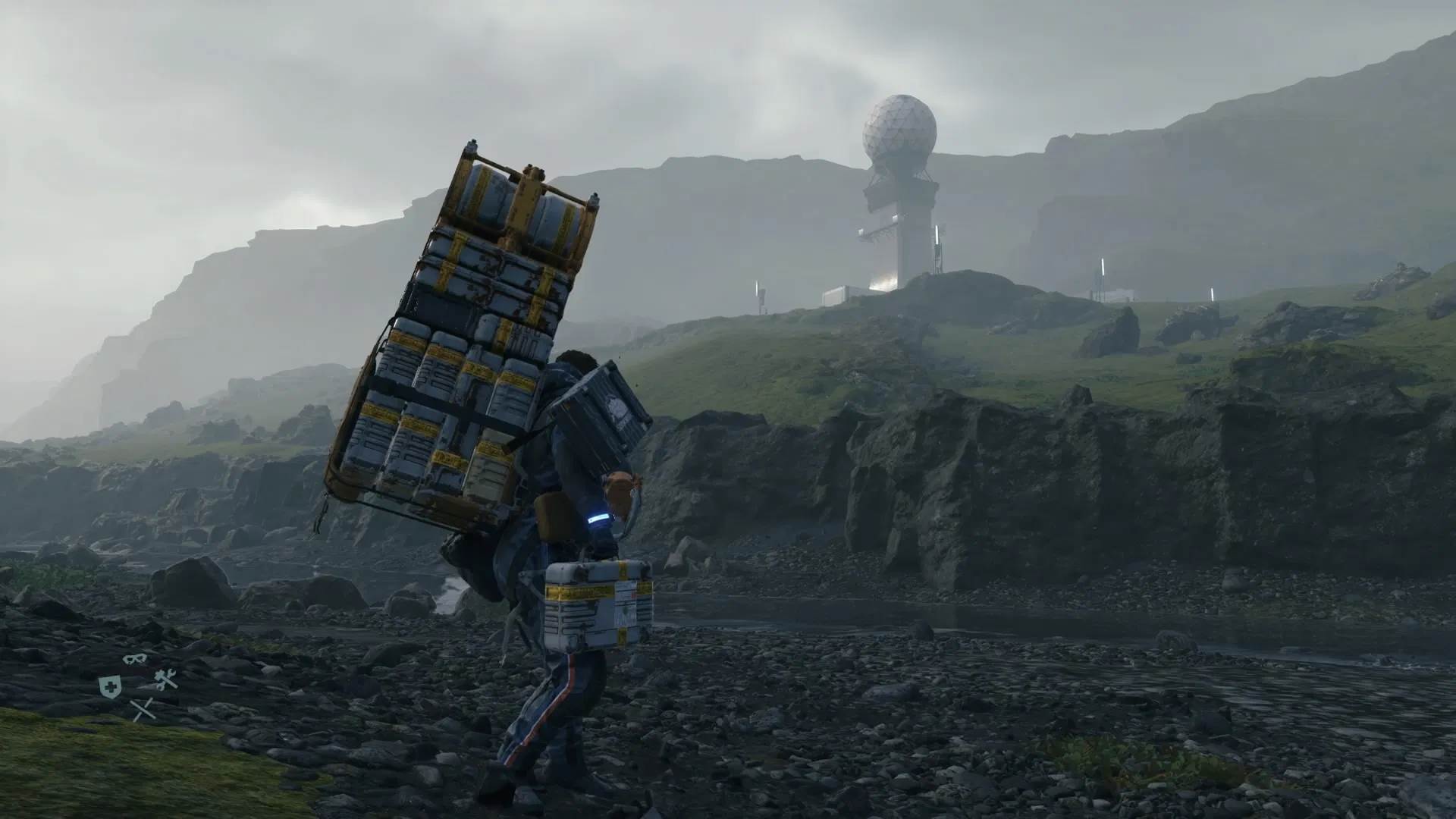Toggle the glowing blue cufflink on Sam's wrist

[598, 519]
